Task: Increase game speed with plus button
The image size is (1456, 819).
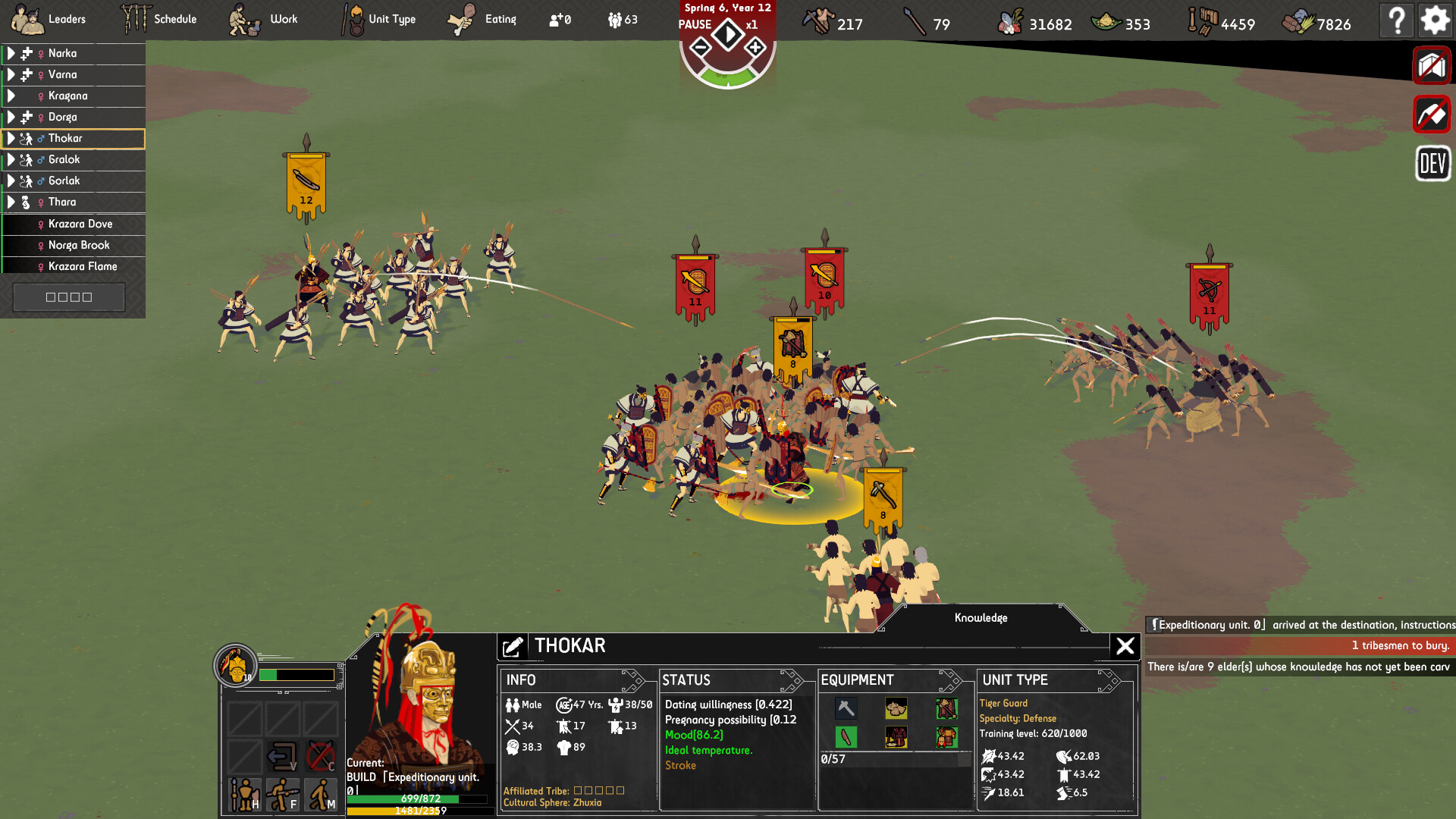Action: (x=755, y=49)
